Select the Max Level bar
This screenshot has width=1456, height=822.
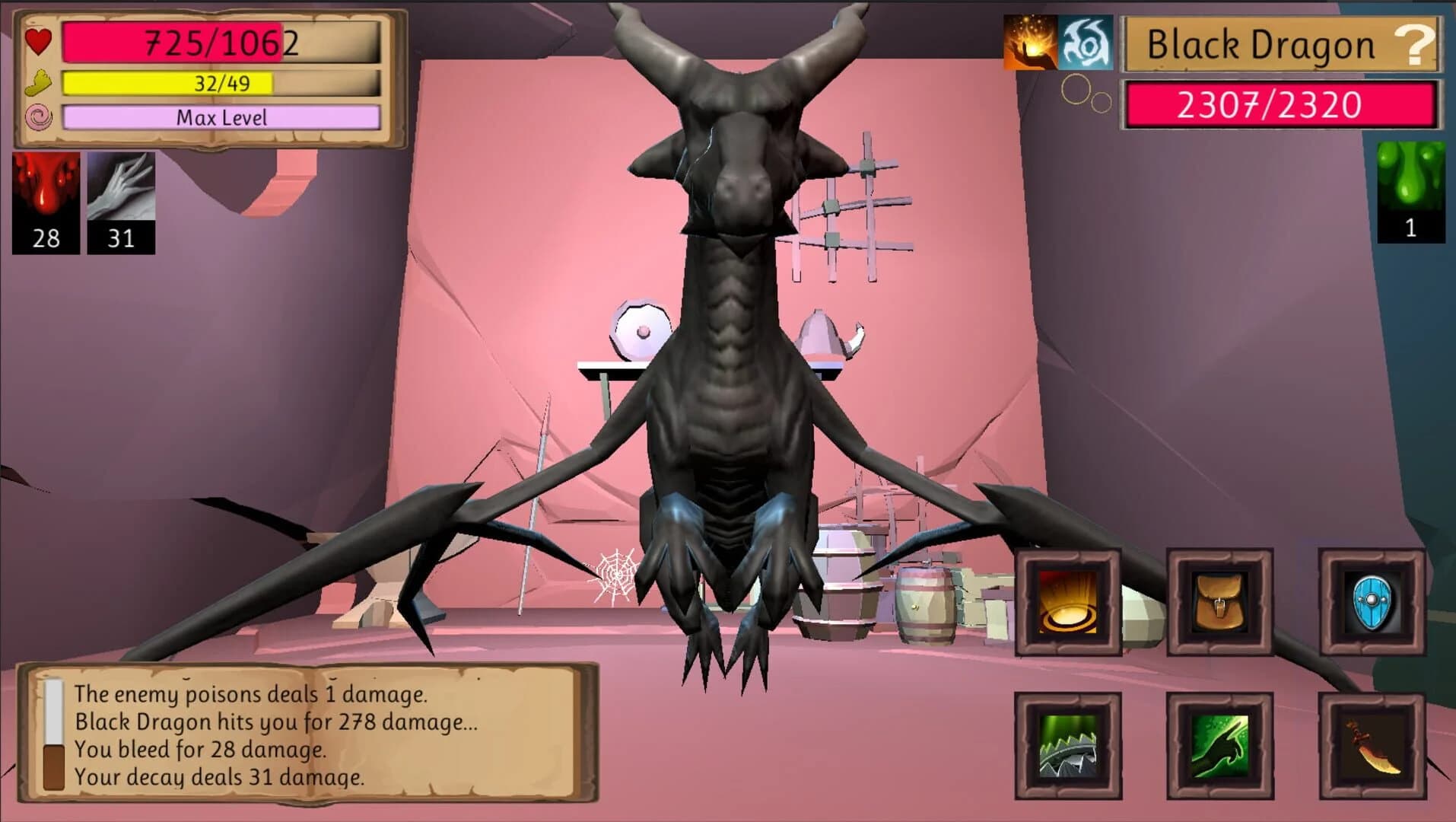click(222, 118)
